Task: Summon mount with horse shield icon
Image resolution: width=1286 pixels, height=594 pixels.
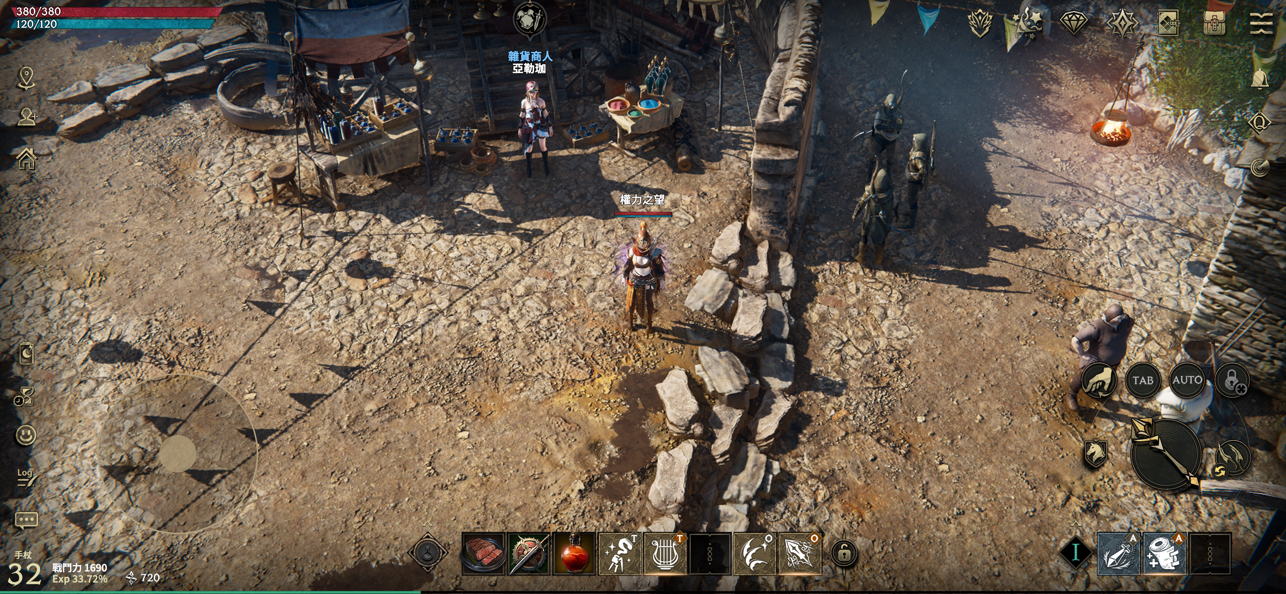Action: tap(1095, 454)
